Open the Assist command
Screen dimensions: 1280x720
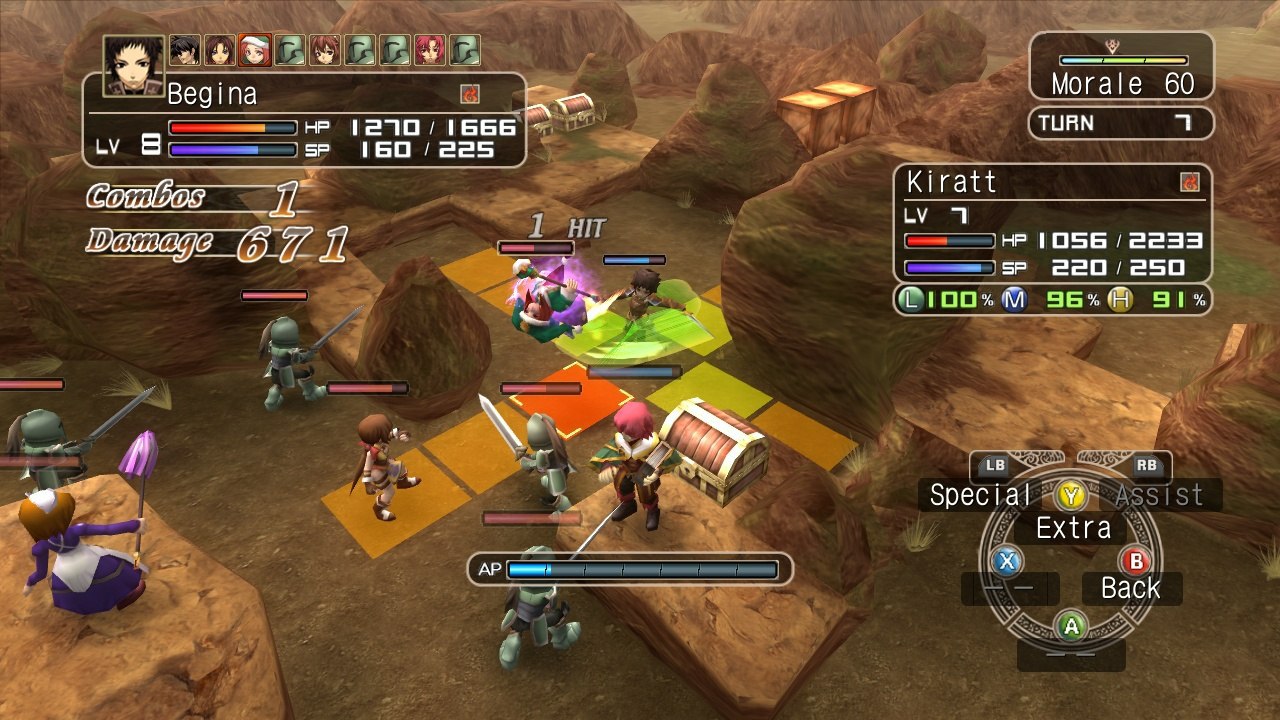(1160, 494)
